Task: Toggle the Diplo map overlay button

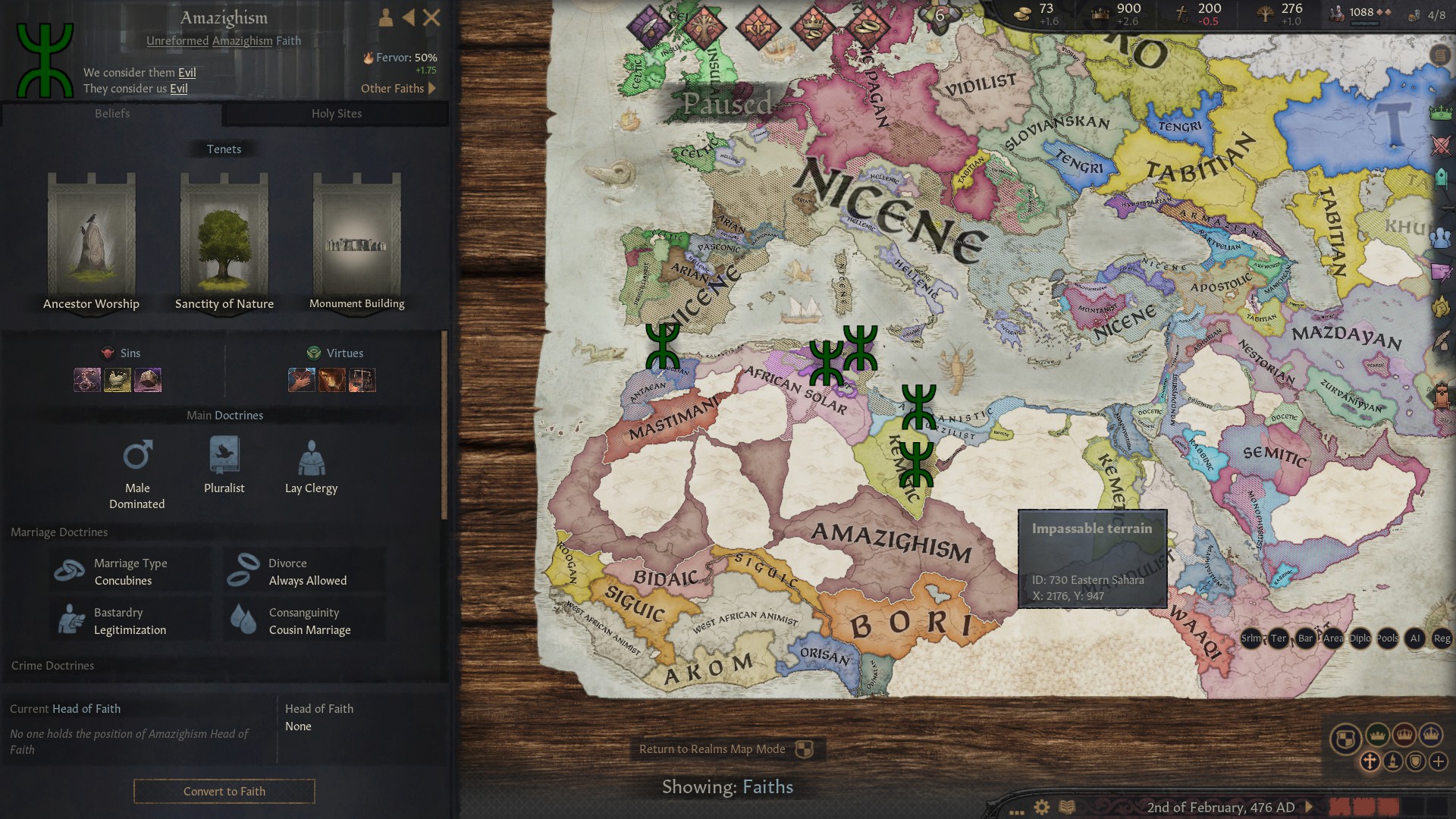Action: pos(1360,638)
